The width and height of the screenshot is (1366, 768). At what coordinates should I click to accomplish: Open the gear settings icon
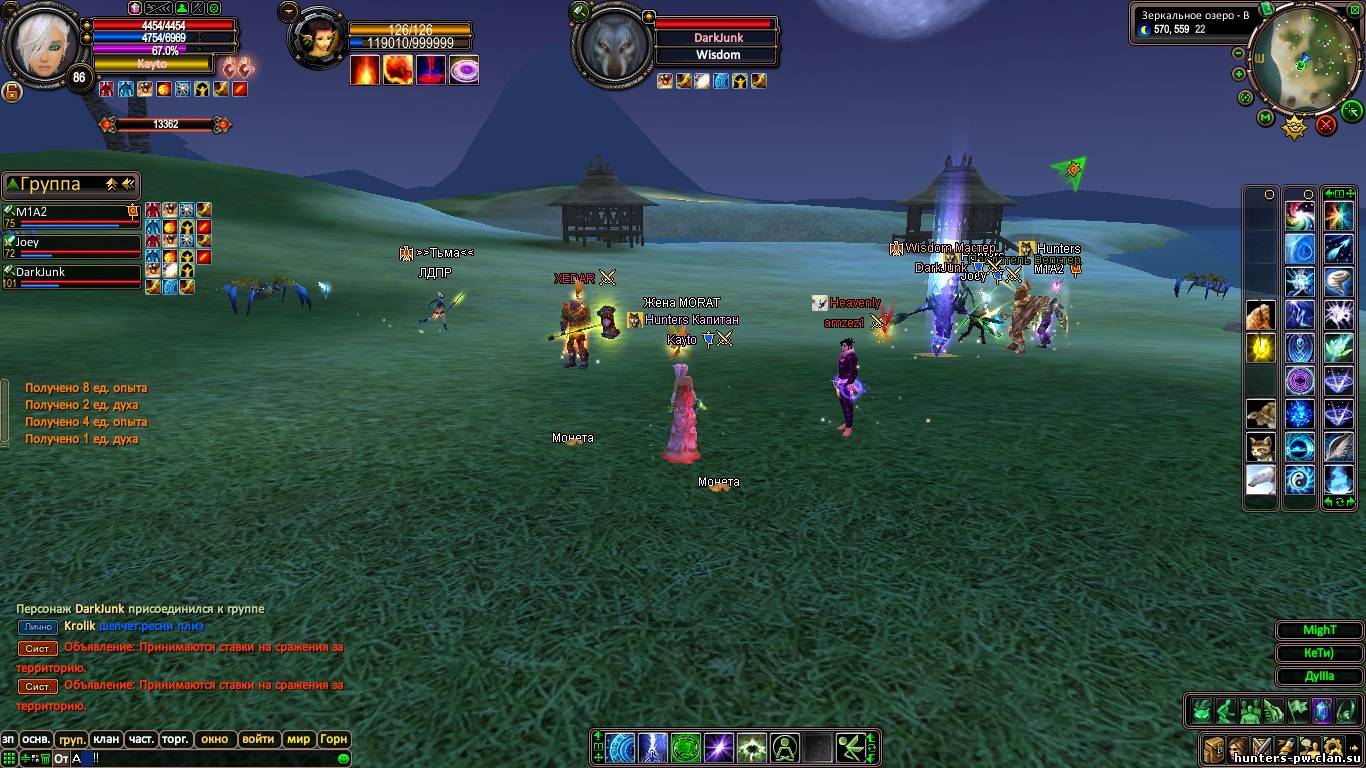1334,747
